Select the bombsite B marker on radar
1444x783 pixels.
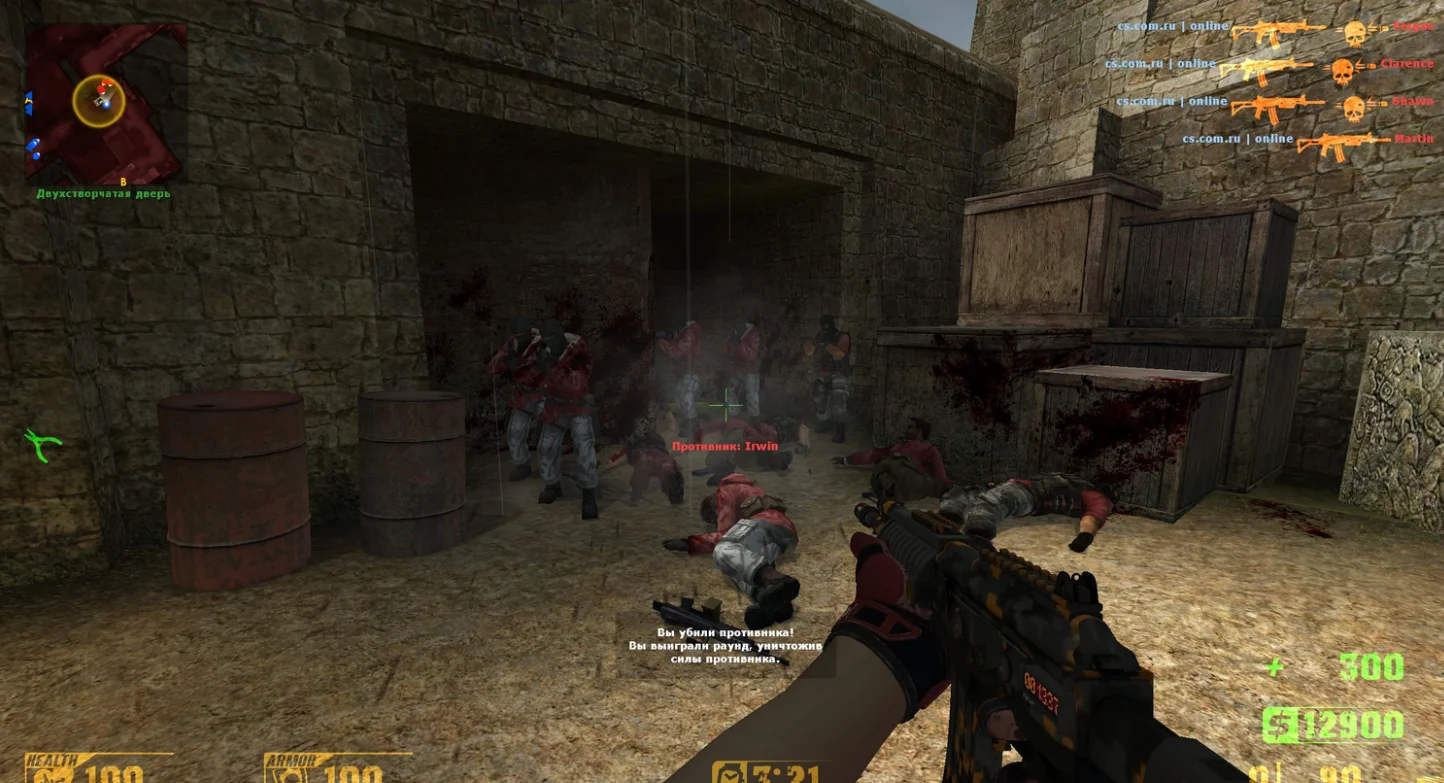123,181
